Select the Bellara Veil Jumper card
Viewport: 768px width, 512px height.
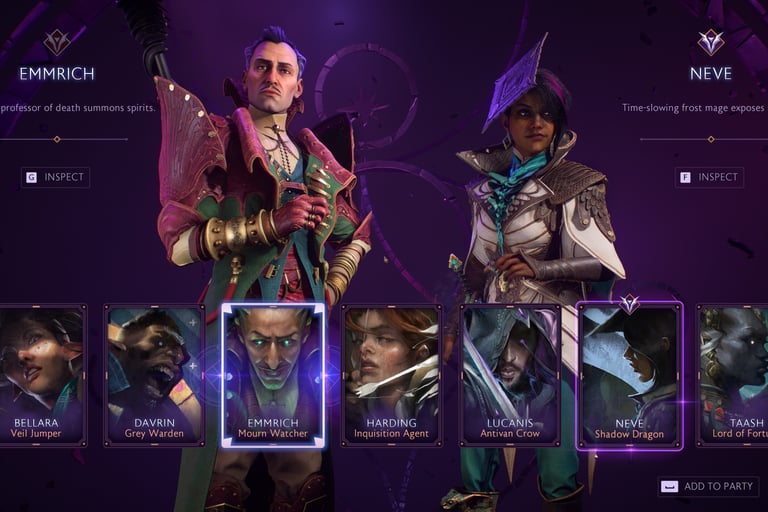click(x=42, y=375)
